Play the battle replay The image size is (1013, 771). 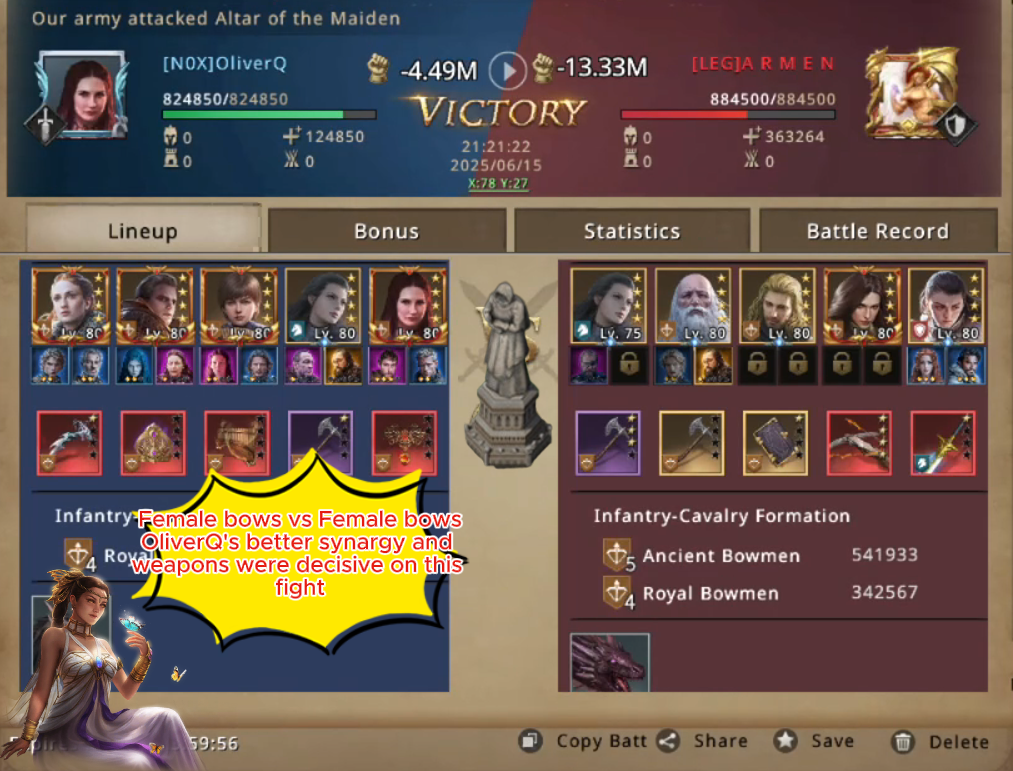coord(509,70)
